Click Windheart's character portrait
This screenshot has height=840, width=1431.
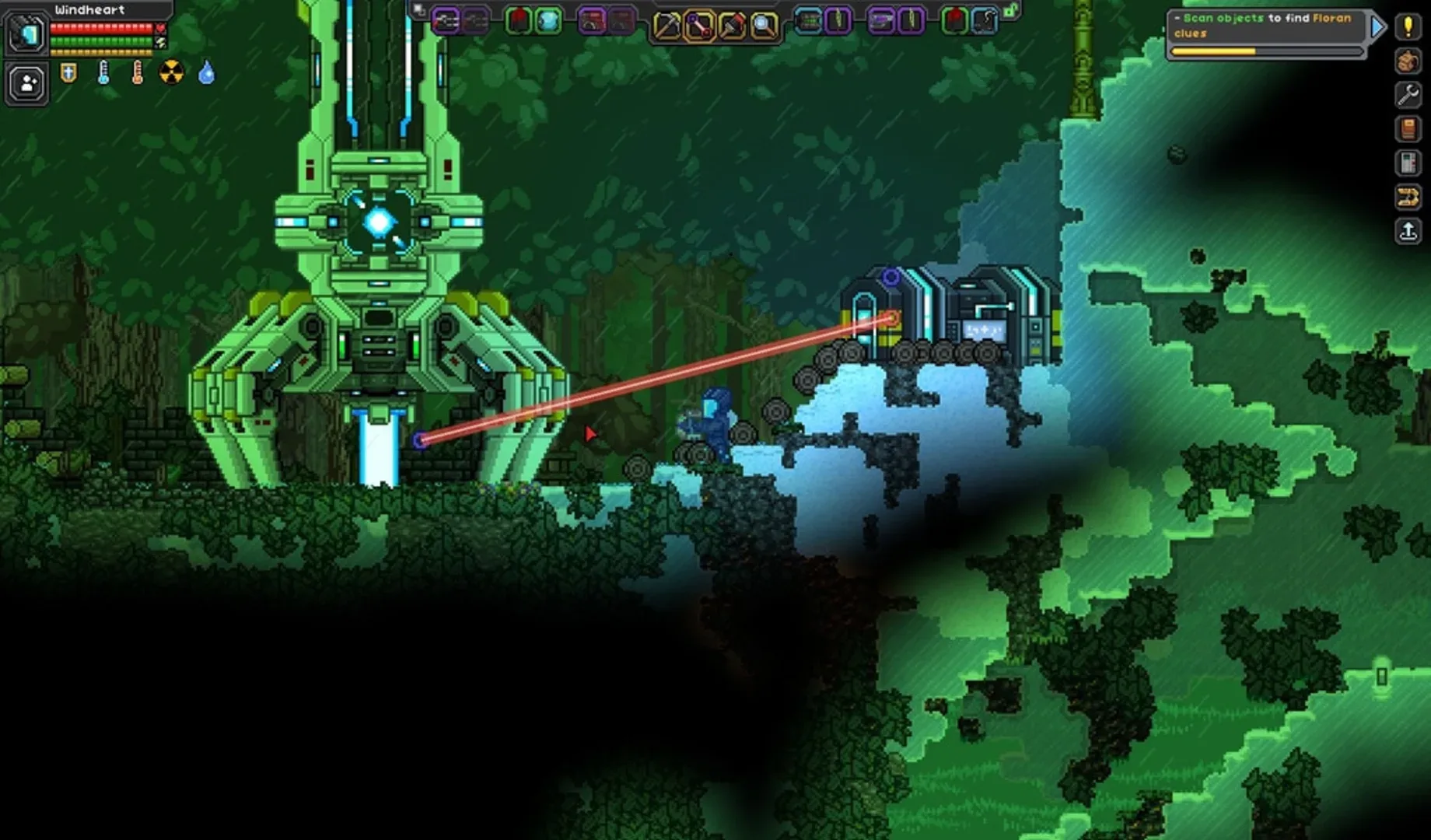click(26, 33)
